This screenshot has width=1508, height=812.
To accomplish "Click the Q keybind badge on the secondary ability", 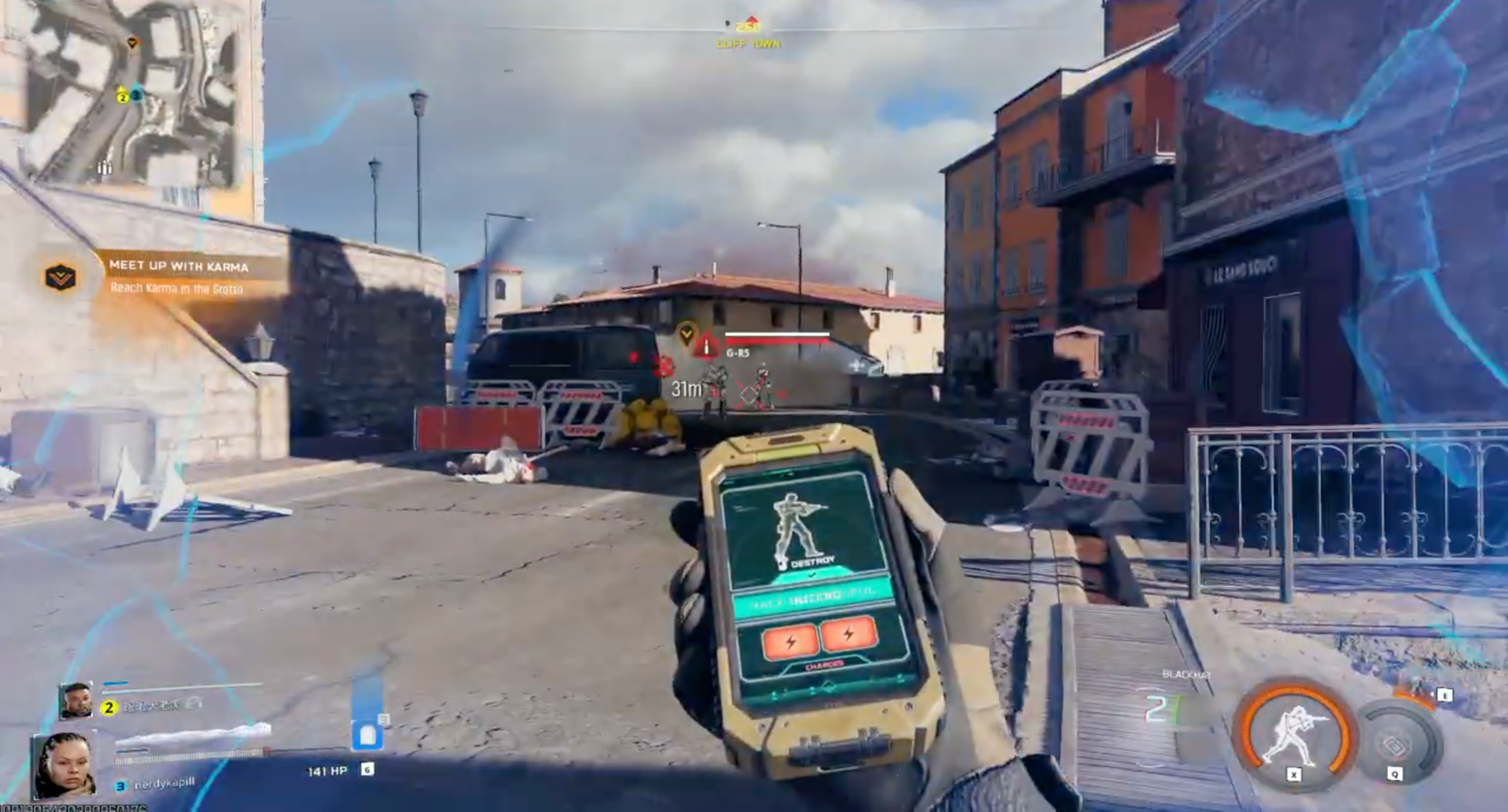I will pos(1393,774).
